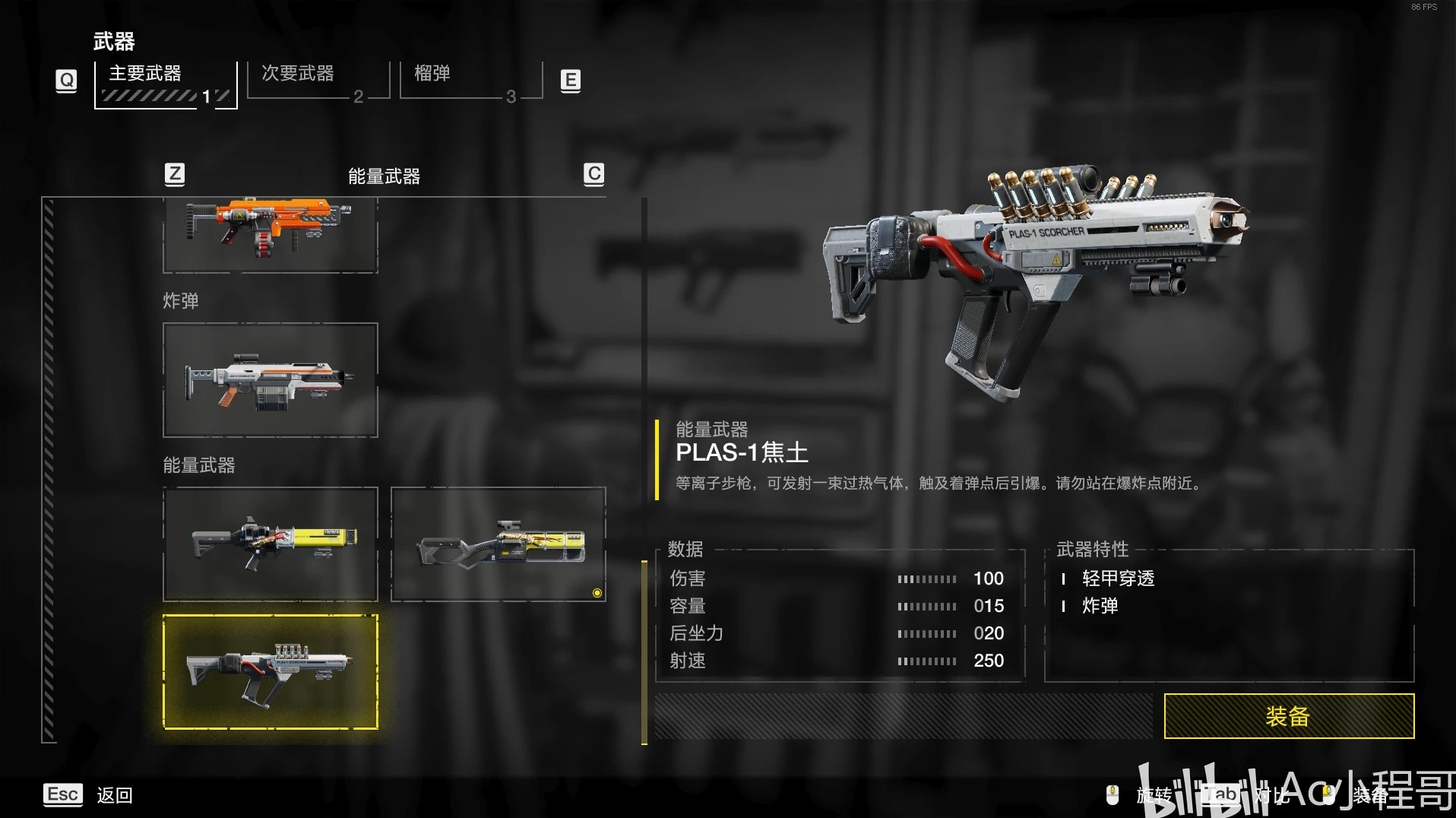Toggle the 轻甲穿透 weapon trait

(x=1117, y=579)
